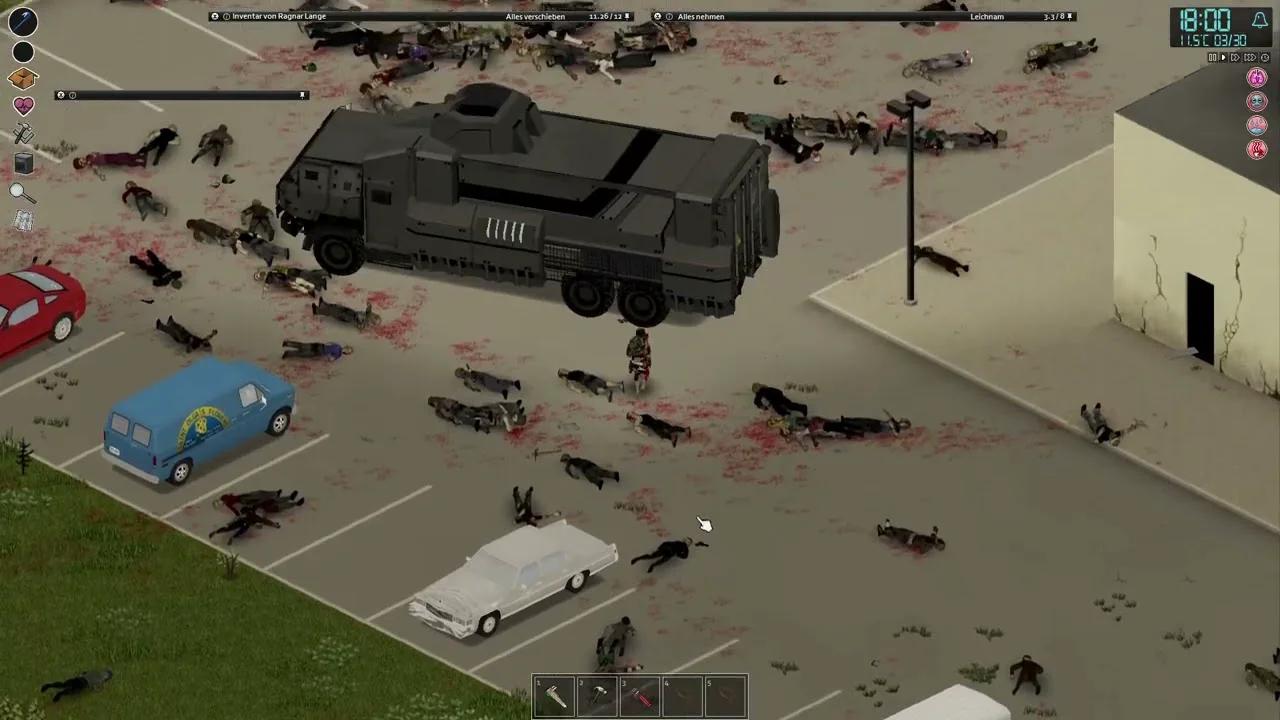Viewport: 1280px width, 720px height.
Task: Pause the game with the pause control
Action: 1212,57
